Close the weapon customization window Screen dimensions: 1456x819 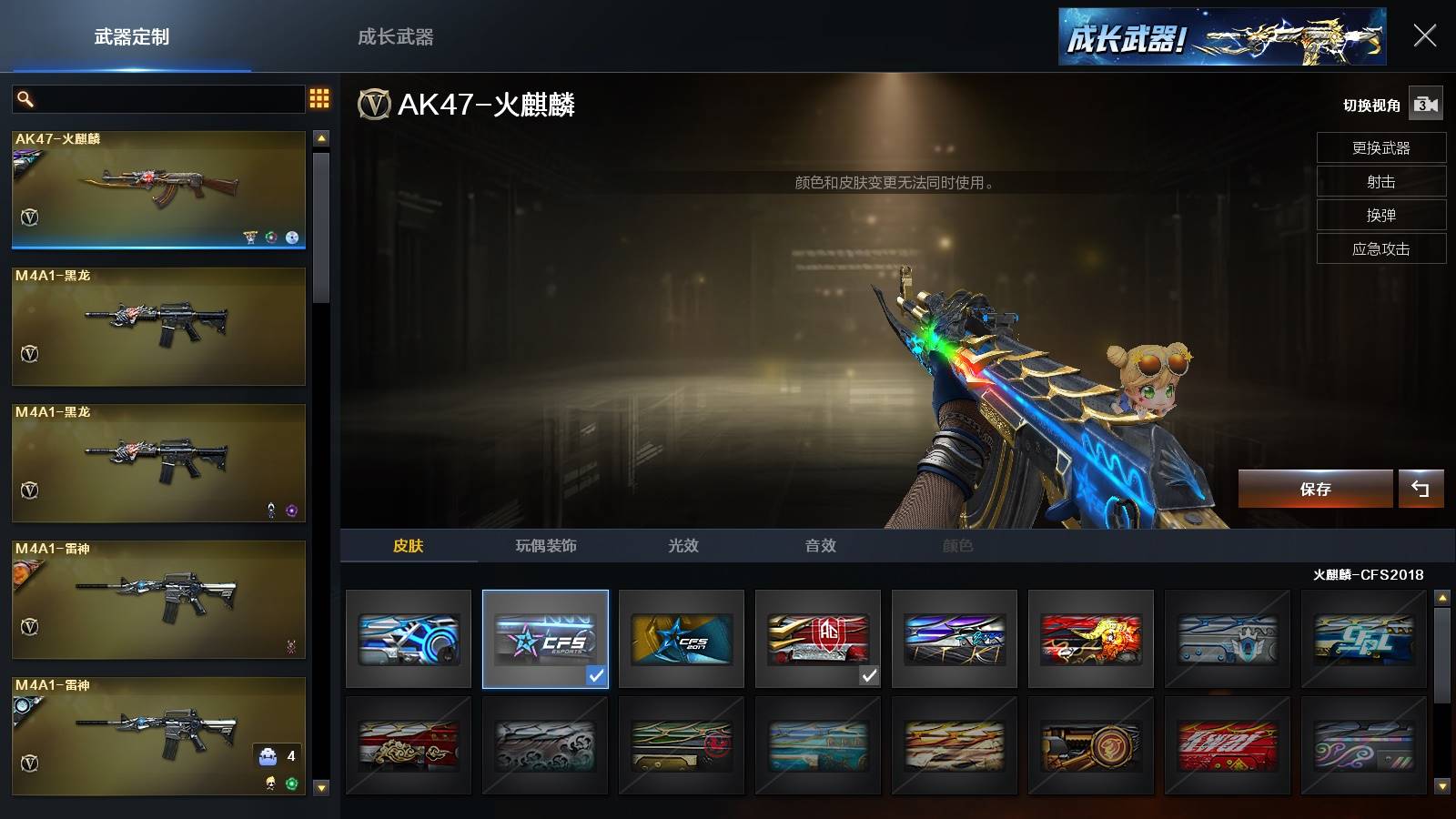(1424, 35)
